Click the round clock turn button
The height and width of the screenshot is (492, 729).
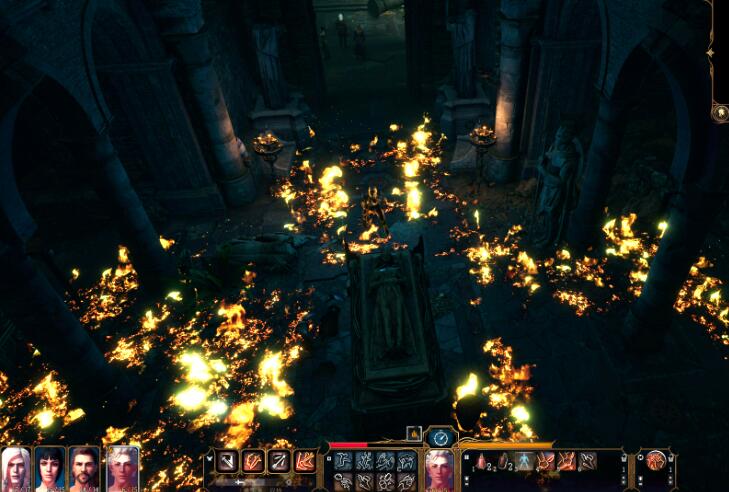[440, 436]
